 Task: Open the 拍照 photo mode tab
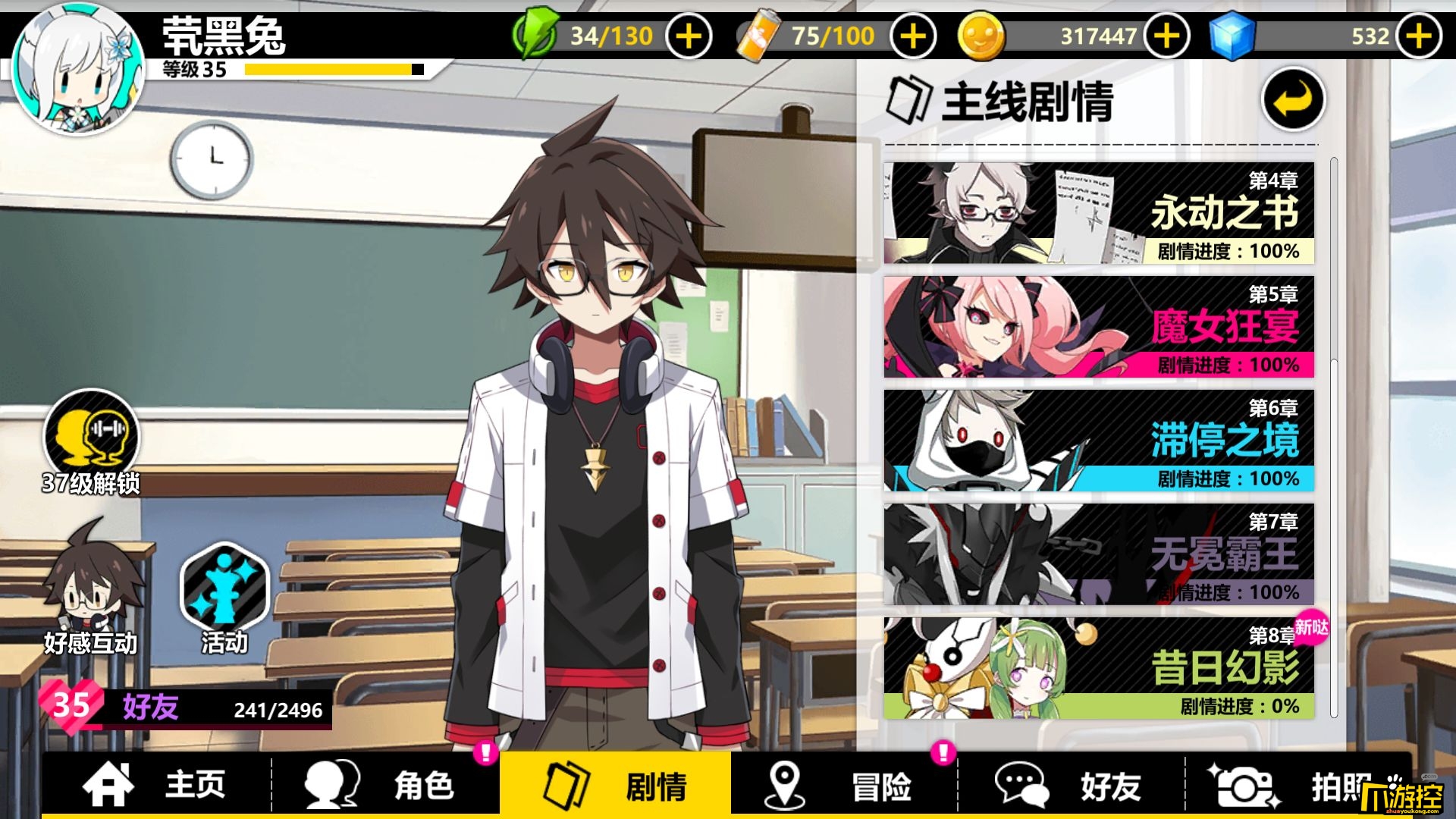1298,785
